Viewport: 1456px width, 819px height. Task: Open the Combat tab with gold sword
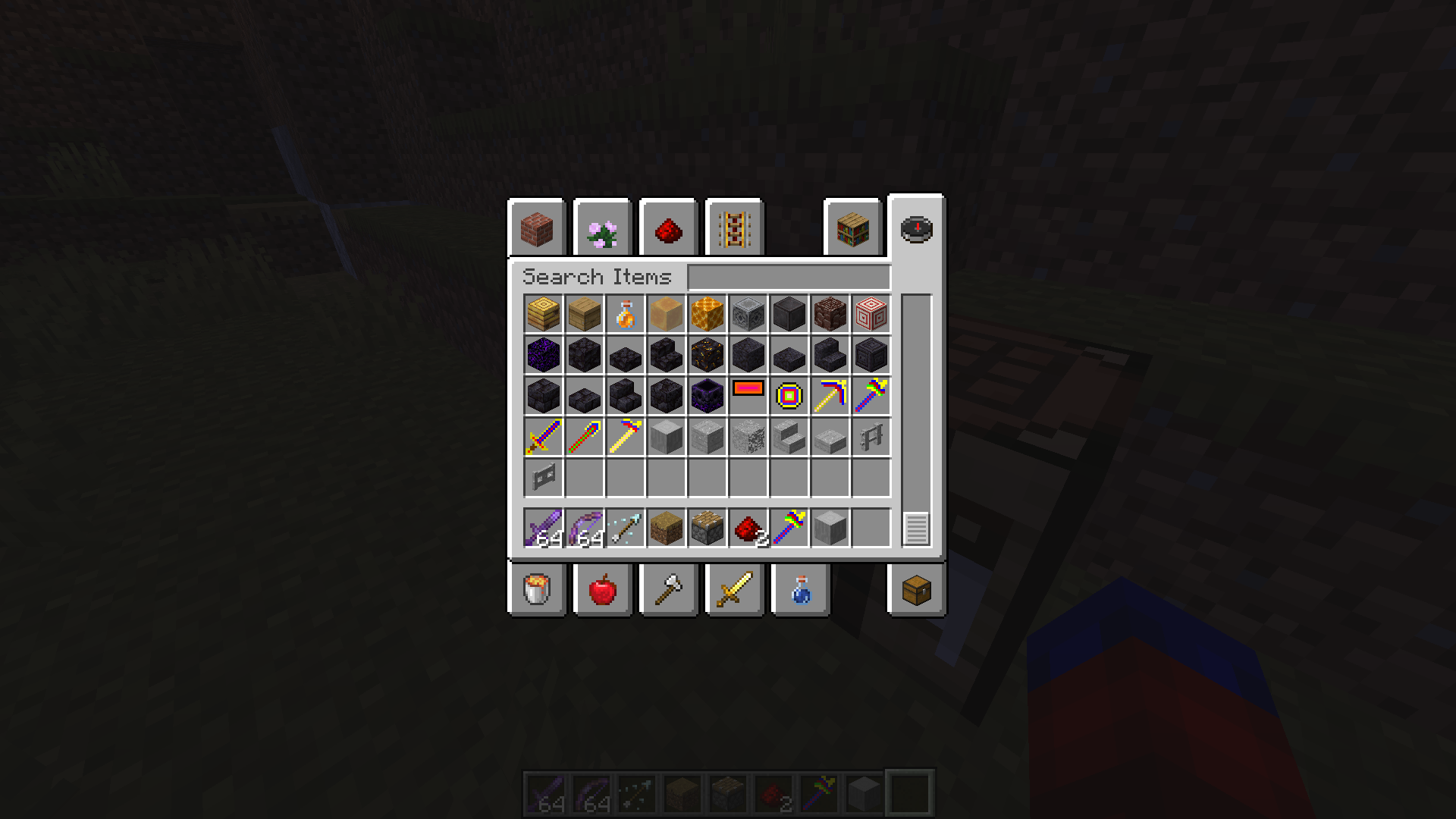(733, 590)
